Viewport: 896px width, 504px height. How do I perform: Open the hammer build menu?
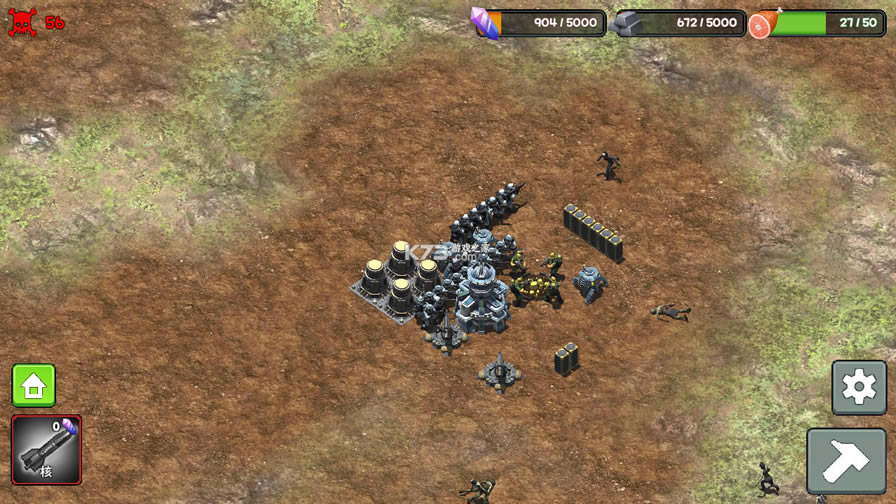[x=846, y=461]
